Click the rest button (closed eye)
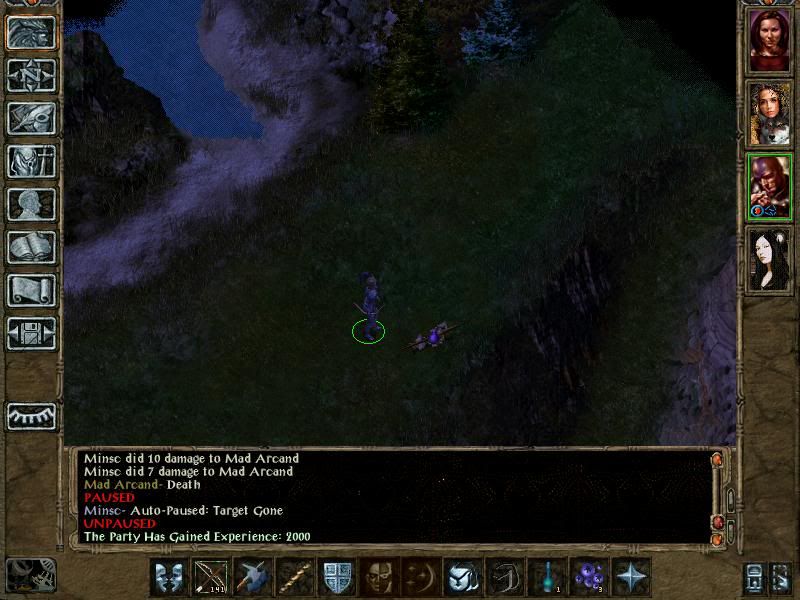The height and width of the screenshot is (600, 800). pyautogui.click(x=31, y=416)
